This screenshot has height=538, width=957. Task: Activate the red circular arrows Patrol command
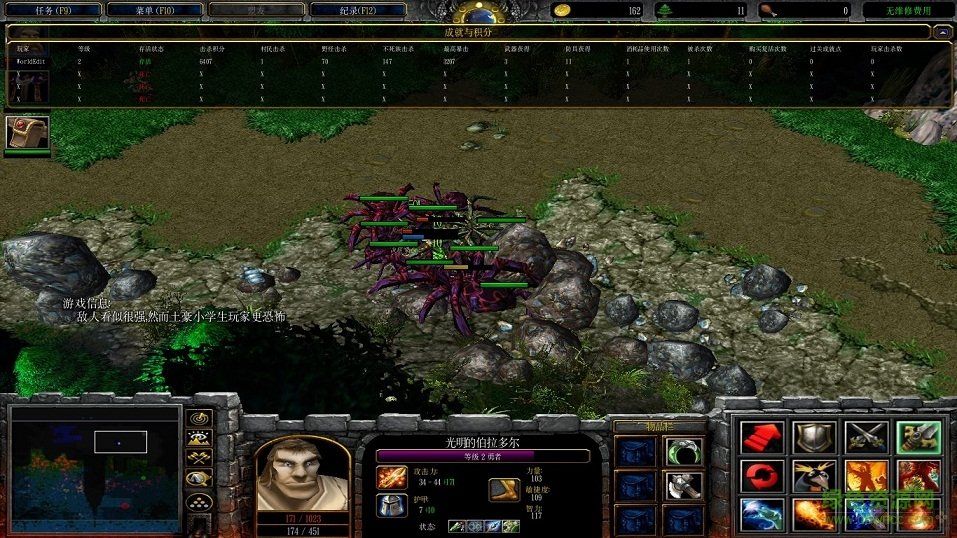tap(762, 476)
